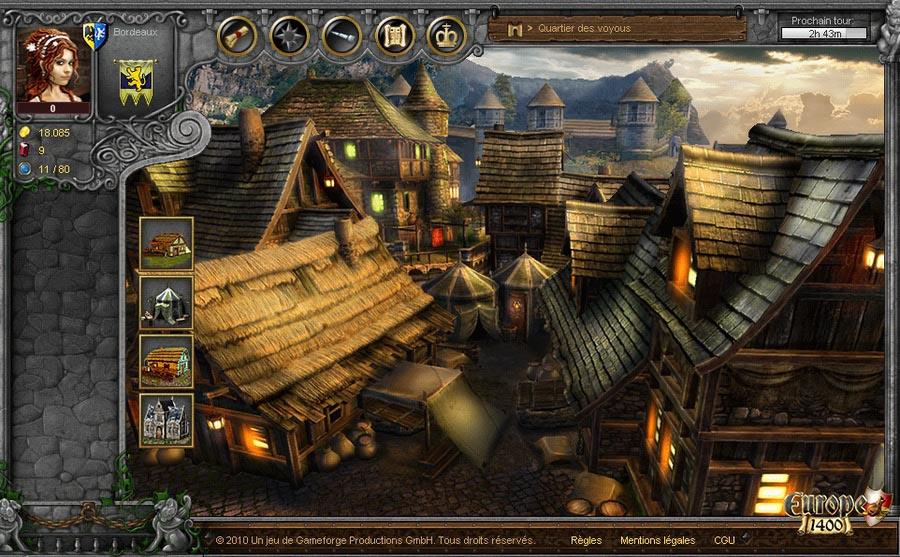Click the compass star icon
The height and width of the screenshot is (557, 900).
(x=290, y=36)
